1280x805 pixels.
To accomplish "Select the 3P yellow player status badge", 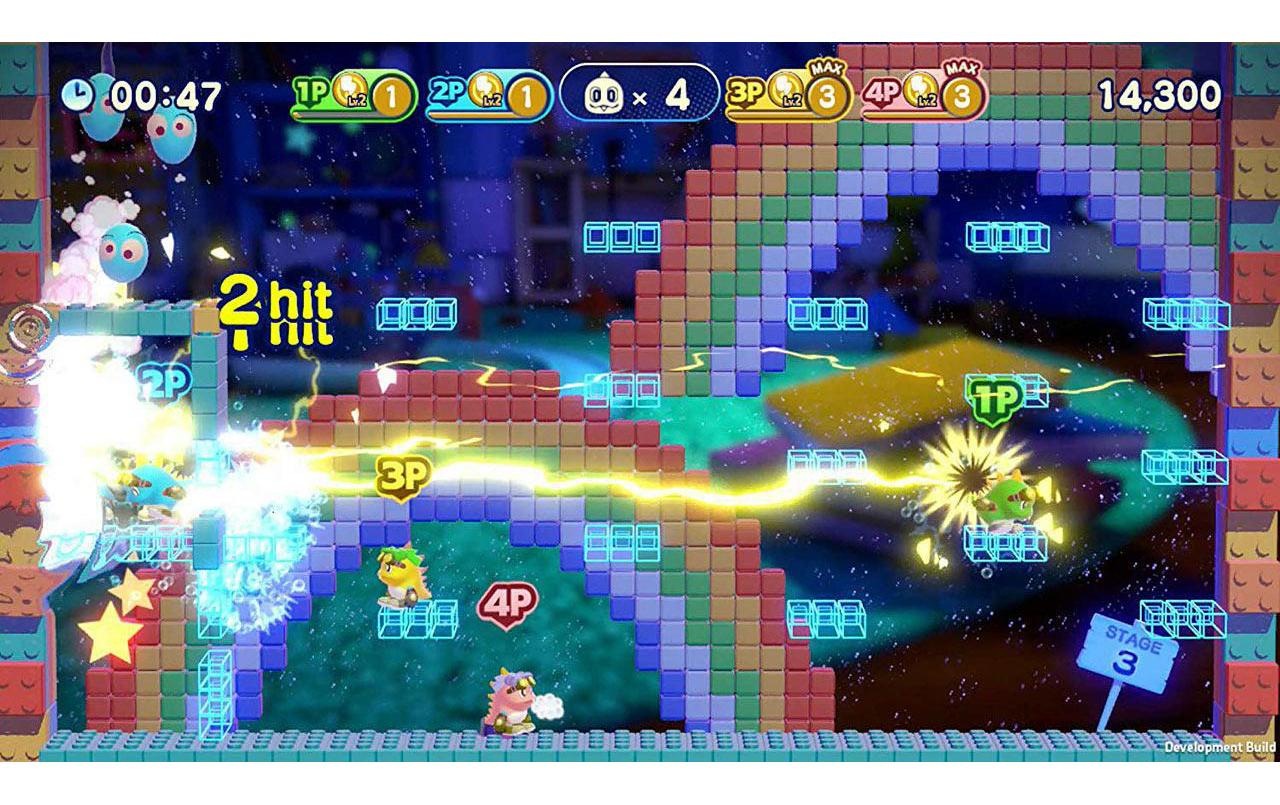I will click(x=789, y=96).
